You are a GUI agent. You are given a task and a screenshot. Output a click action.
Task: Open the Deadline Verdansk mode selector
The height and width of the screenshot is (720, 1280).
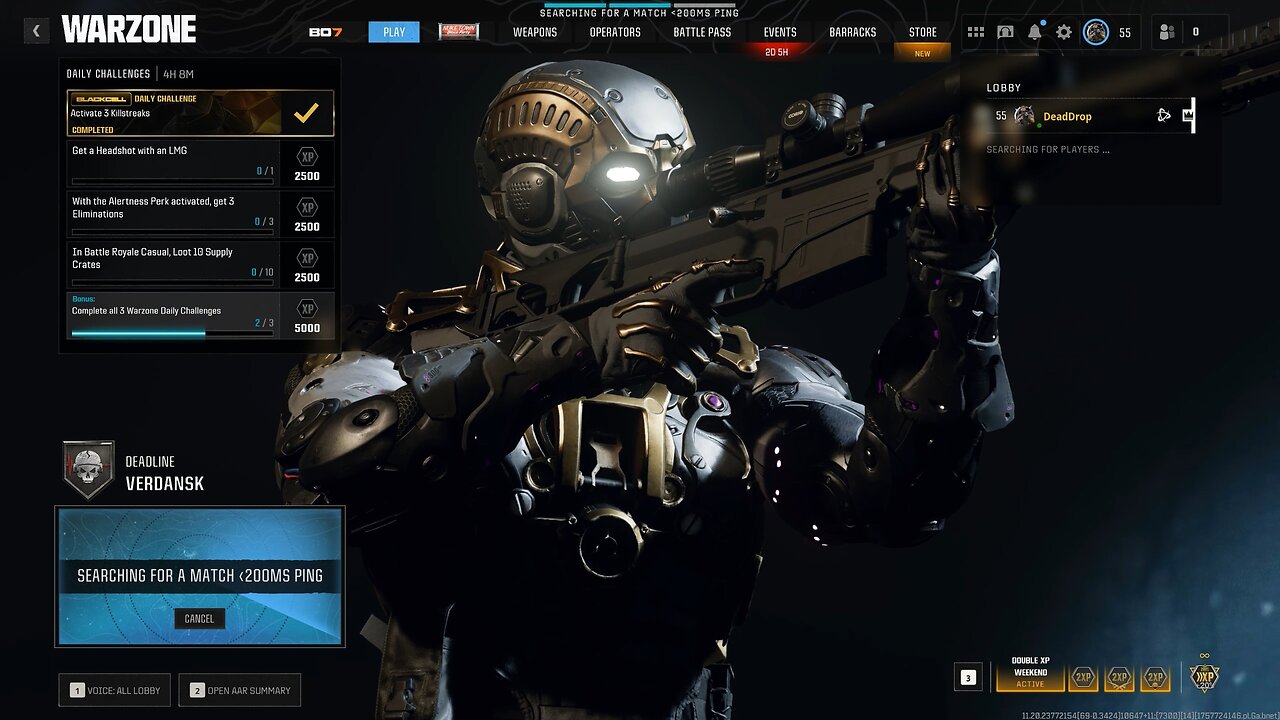[135, 472]
